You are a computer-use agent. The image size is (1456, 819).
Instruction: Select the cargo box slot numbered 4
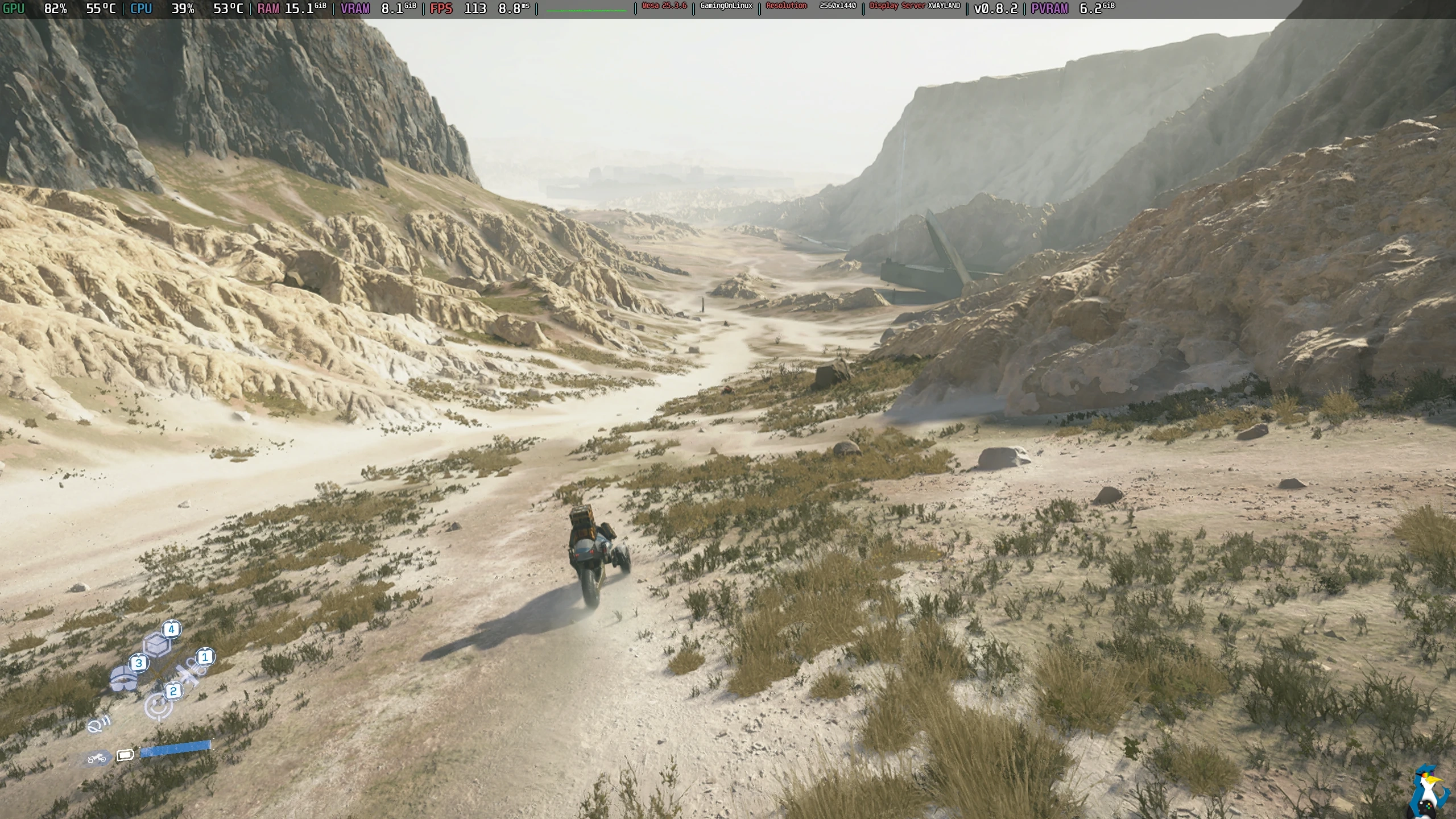(x=158, y=643)
